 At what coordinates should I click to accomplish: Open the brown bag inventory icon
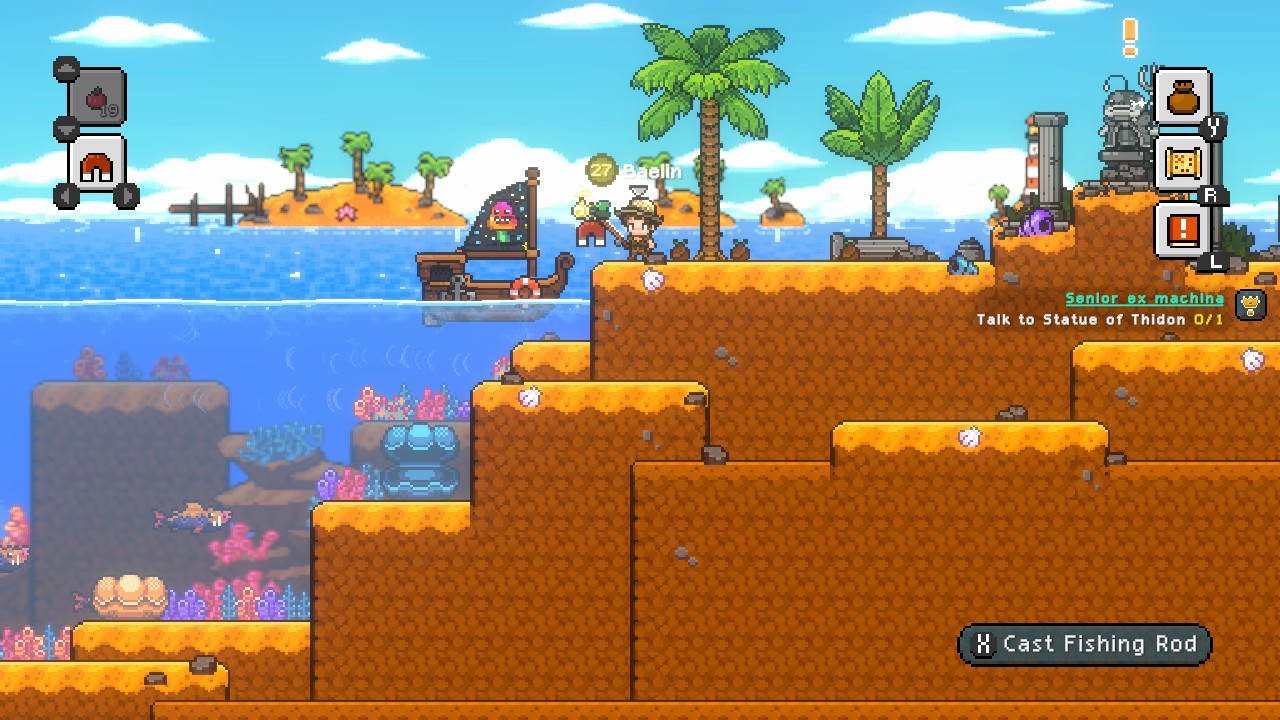pyautogui.click(x=1183, y=97)
